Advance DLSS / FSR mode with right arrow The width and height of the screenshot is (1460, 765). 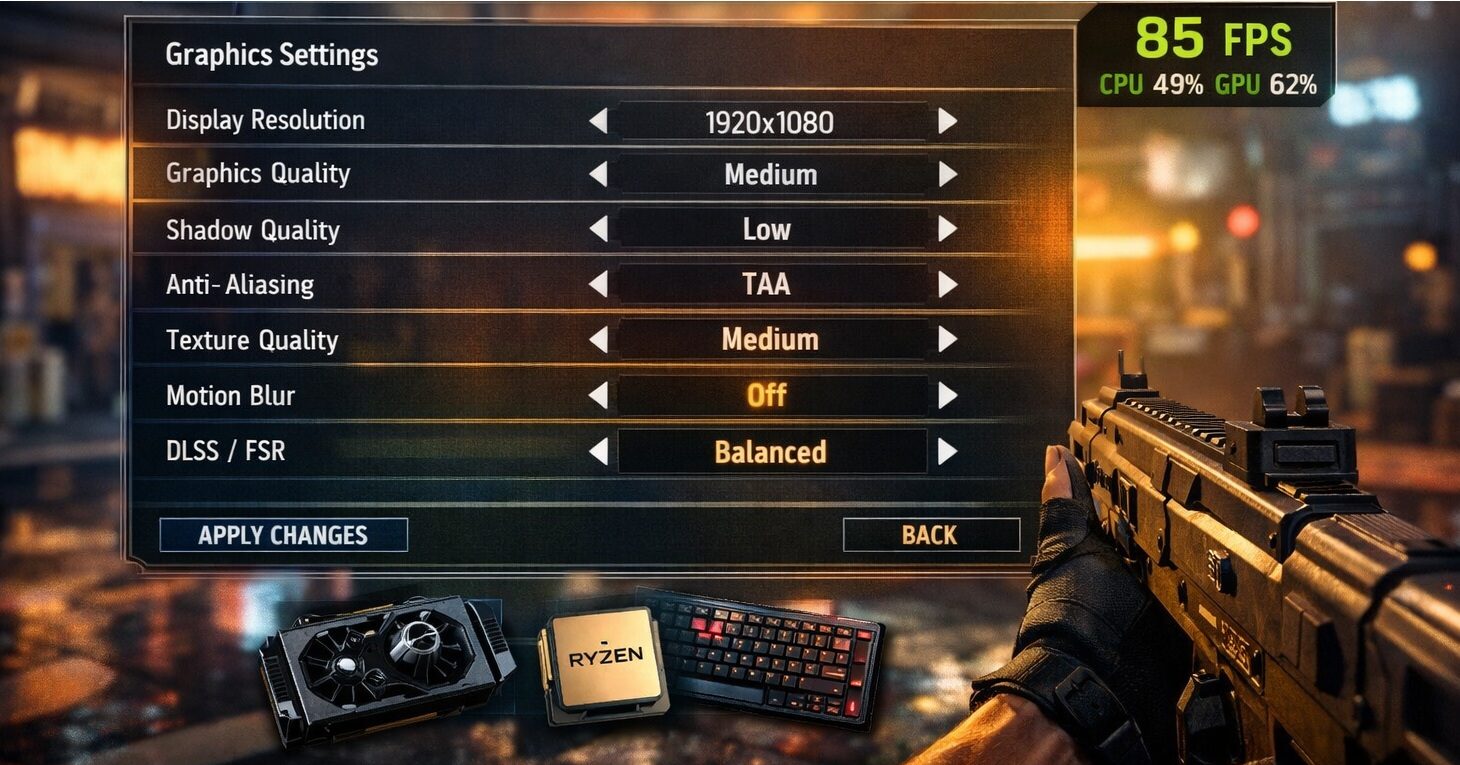pyautogui.click(x=947, y=452)
